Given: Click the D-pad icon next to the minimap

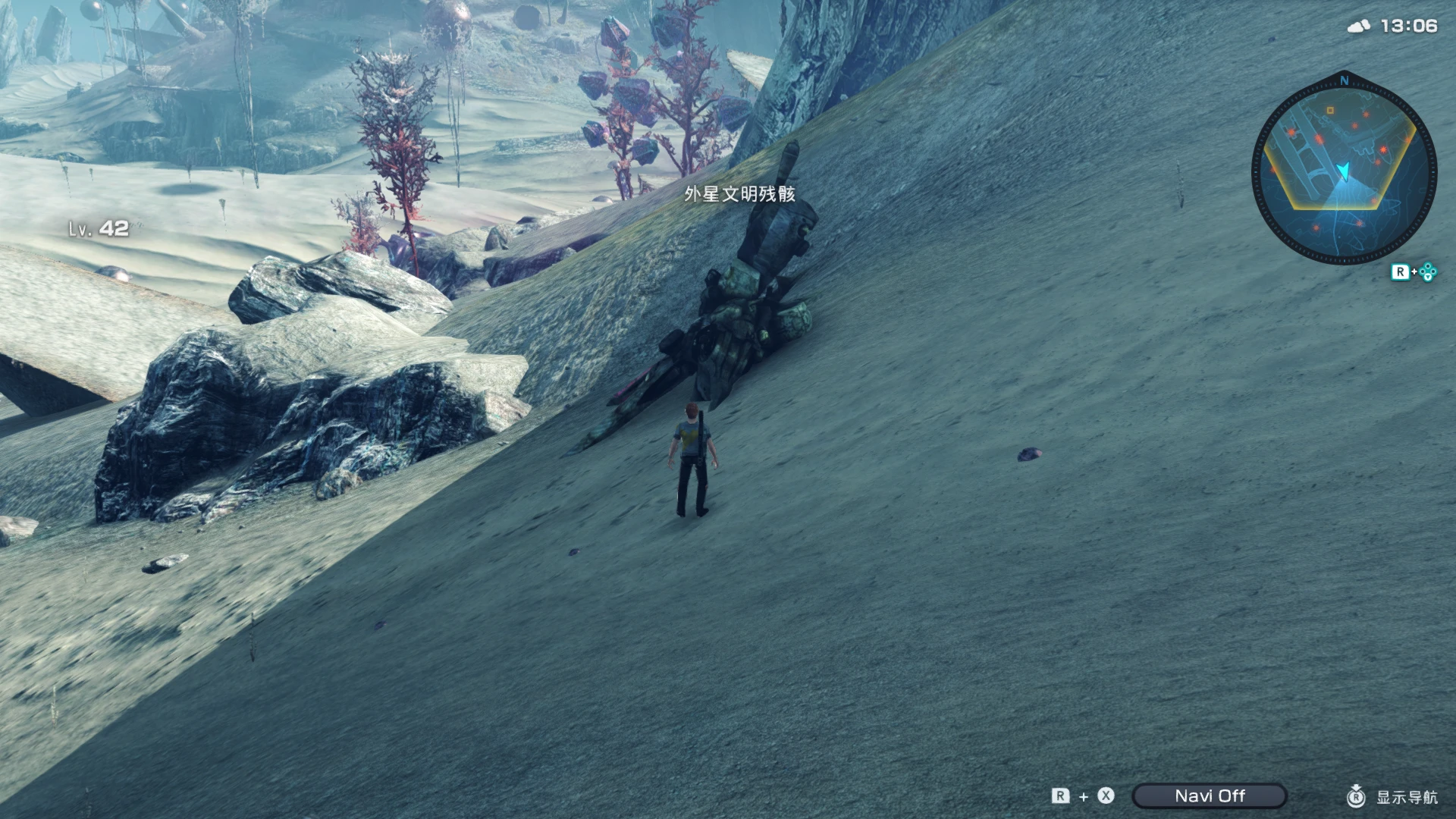Looking at the screenshot, I should (1429, 271).
